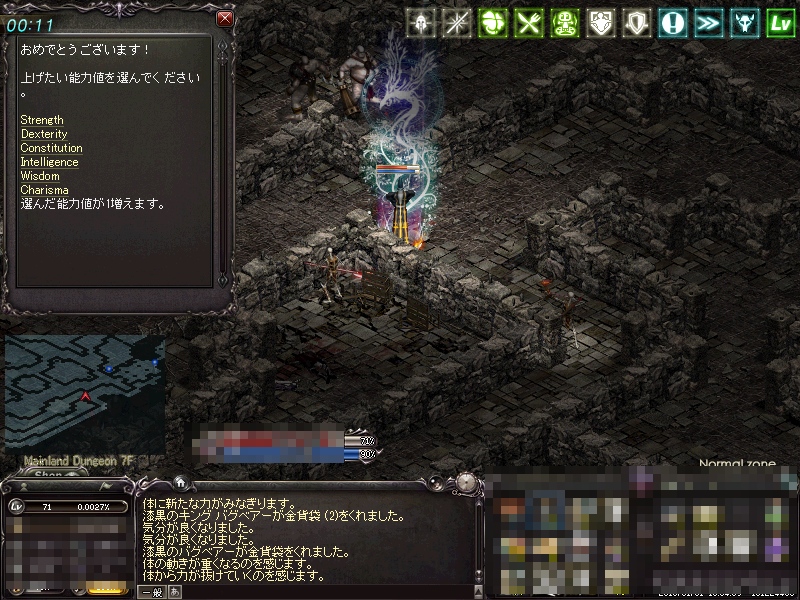This screenshot has height=600, width=800.
Task: Click the dungeon minimap
Action: coord(85,391)
